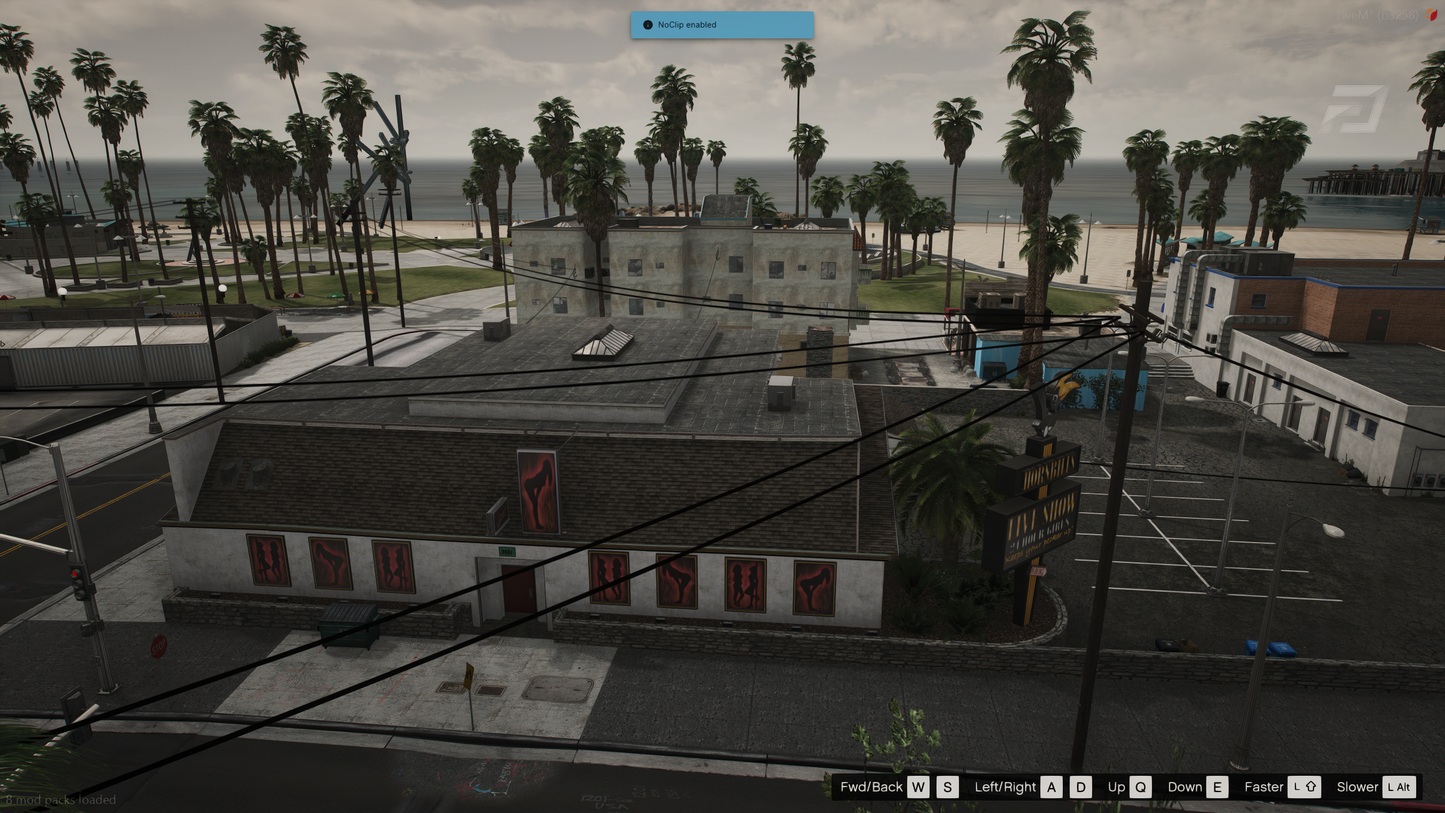Screen dimensions: 1445x813
Task: Click the orange leaf icon in the top-right watermark
Action: point(1429,11)
